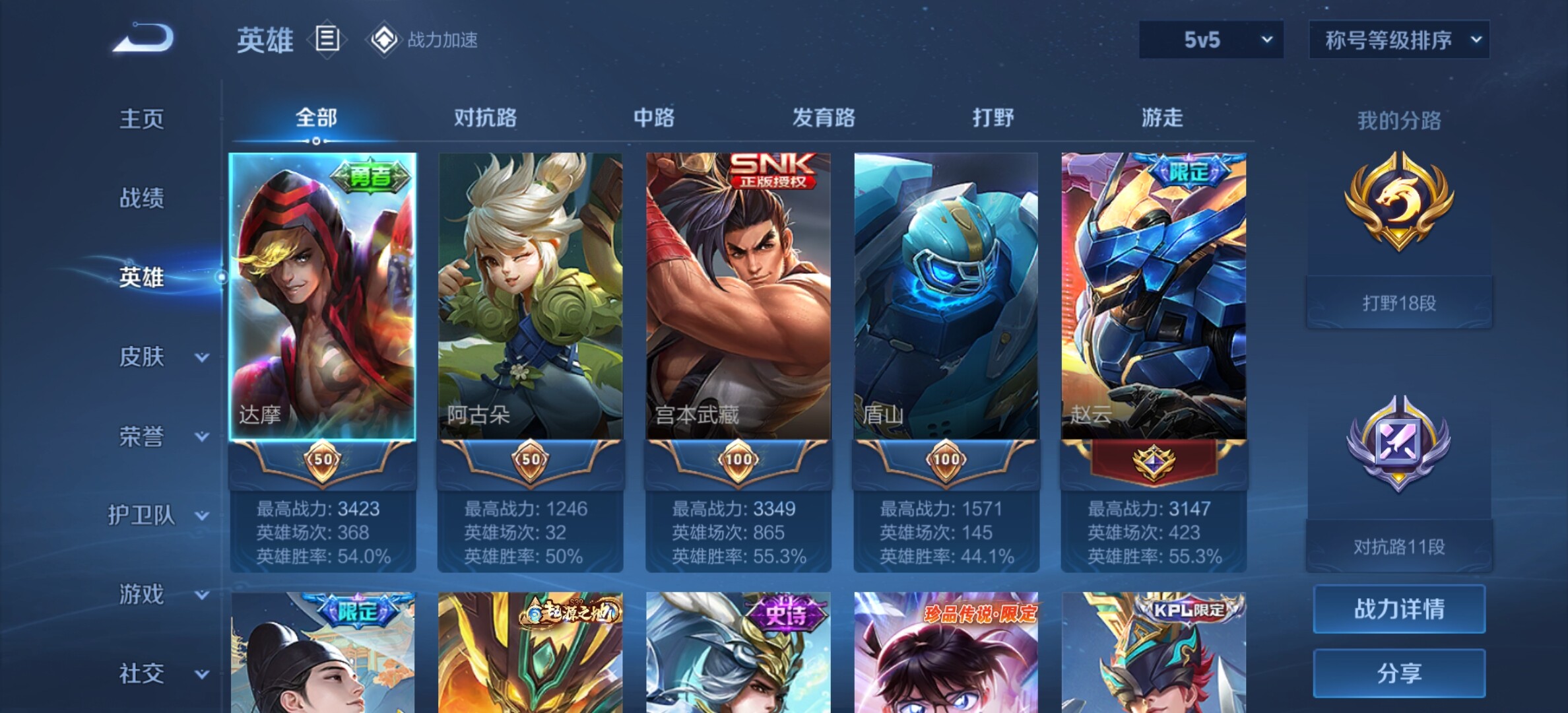Open the 主页 sidebar entry

click(141, 119)
